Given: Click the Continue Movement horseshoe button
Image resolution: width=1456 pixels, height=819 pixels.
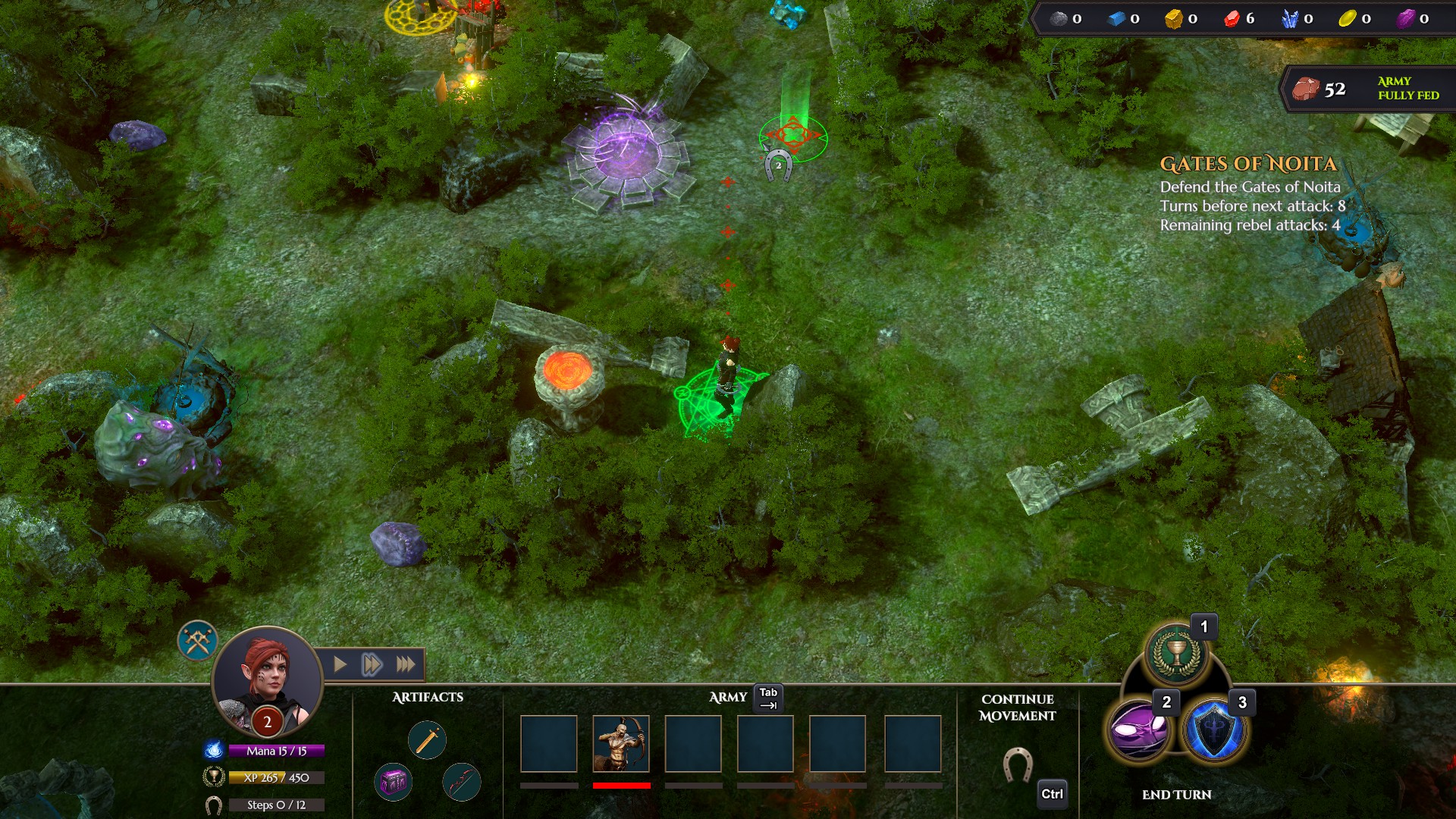Looking at the screenshot, I should [1017, 765].
